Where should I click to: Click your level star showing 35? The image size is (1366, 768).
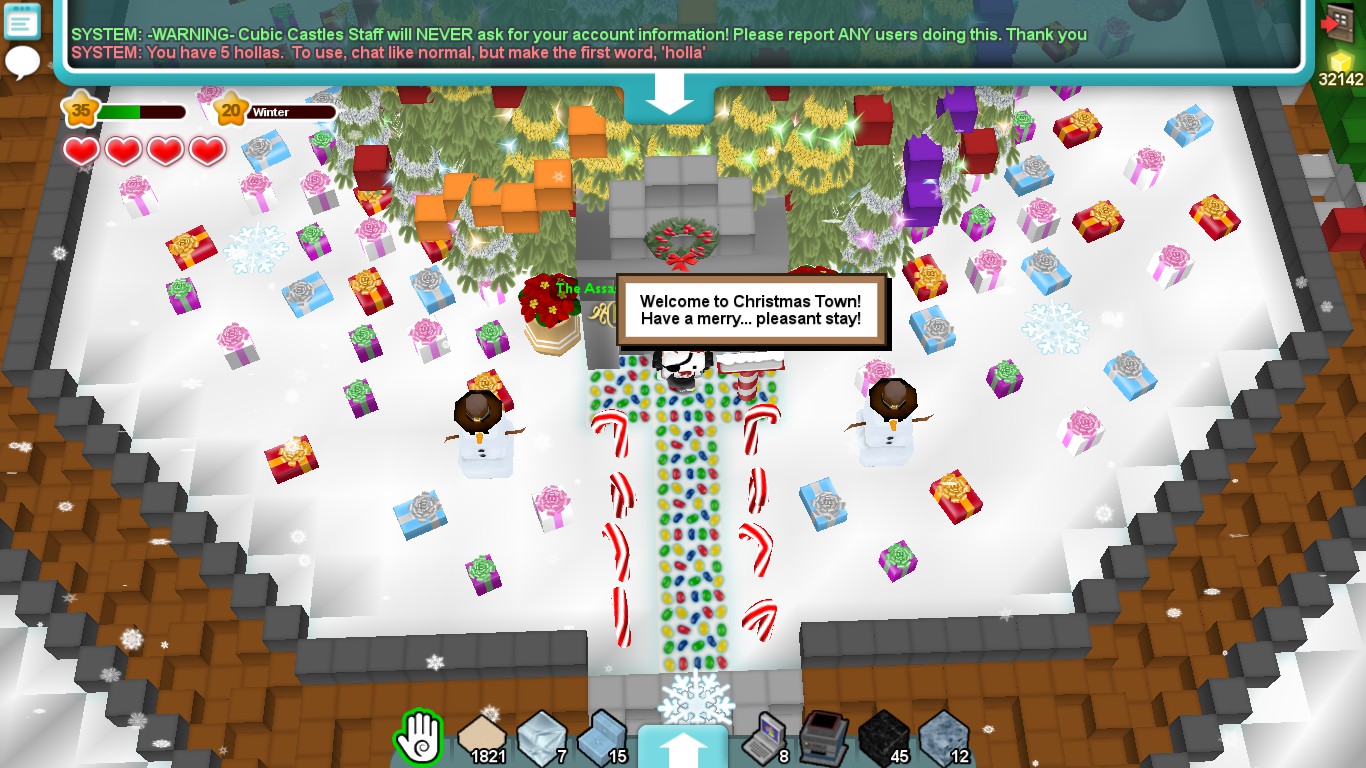(82, 110)
